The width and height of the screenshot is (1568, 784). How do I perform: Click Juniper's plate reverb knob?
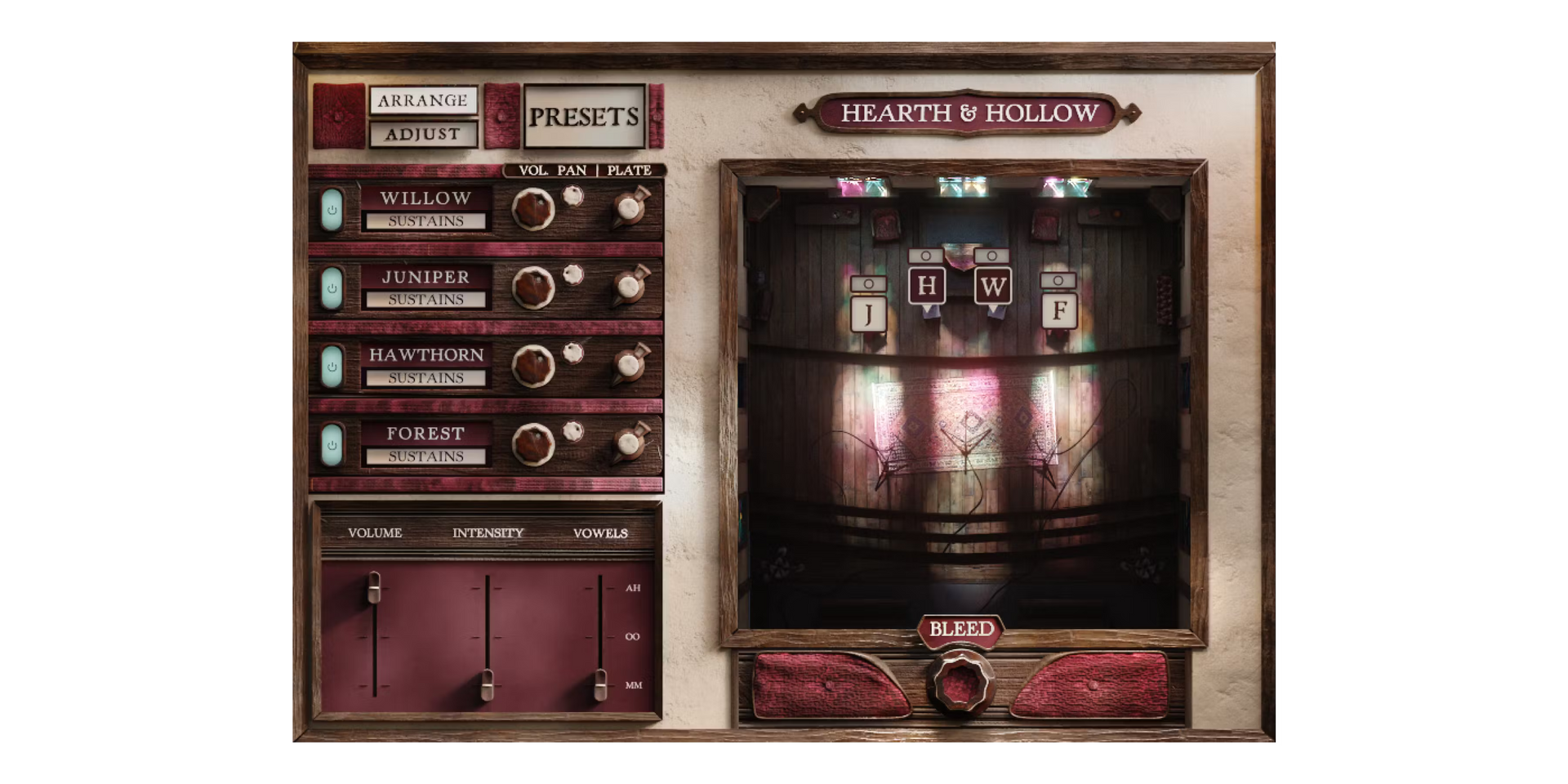coord(630,287)
